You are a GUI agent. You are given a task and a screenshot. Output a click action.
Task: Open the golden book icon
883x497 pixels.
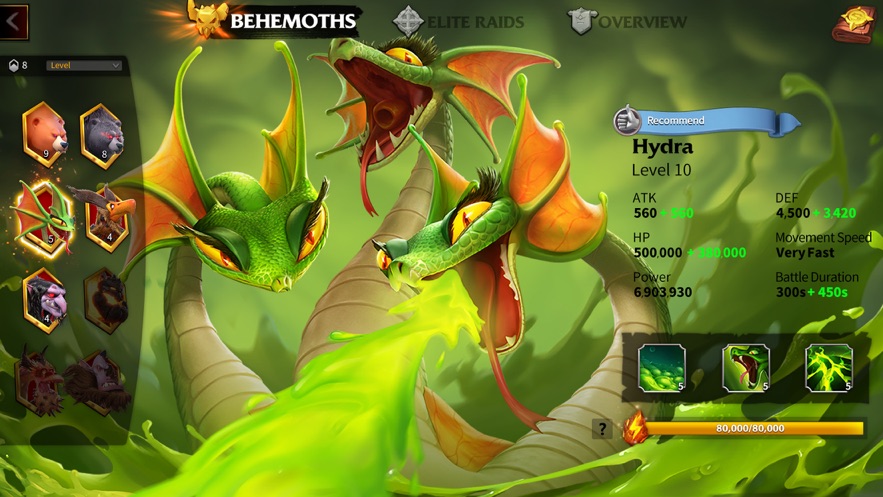pos(853,22)
